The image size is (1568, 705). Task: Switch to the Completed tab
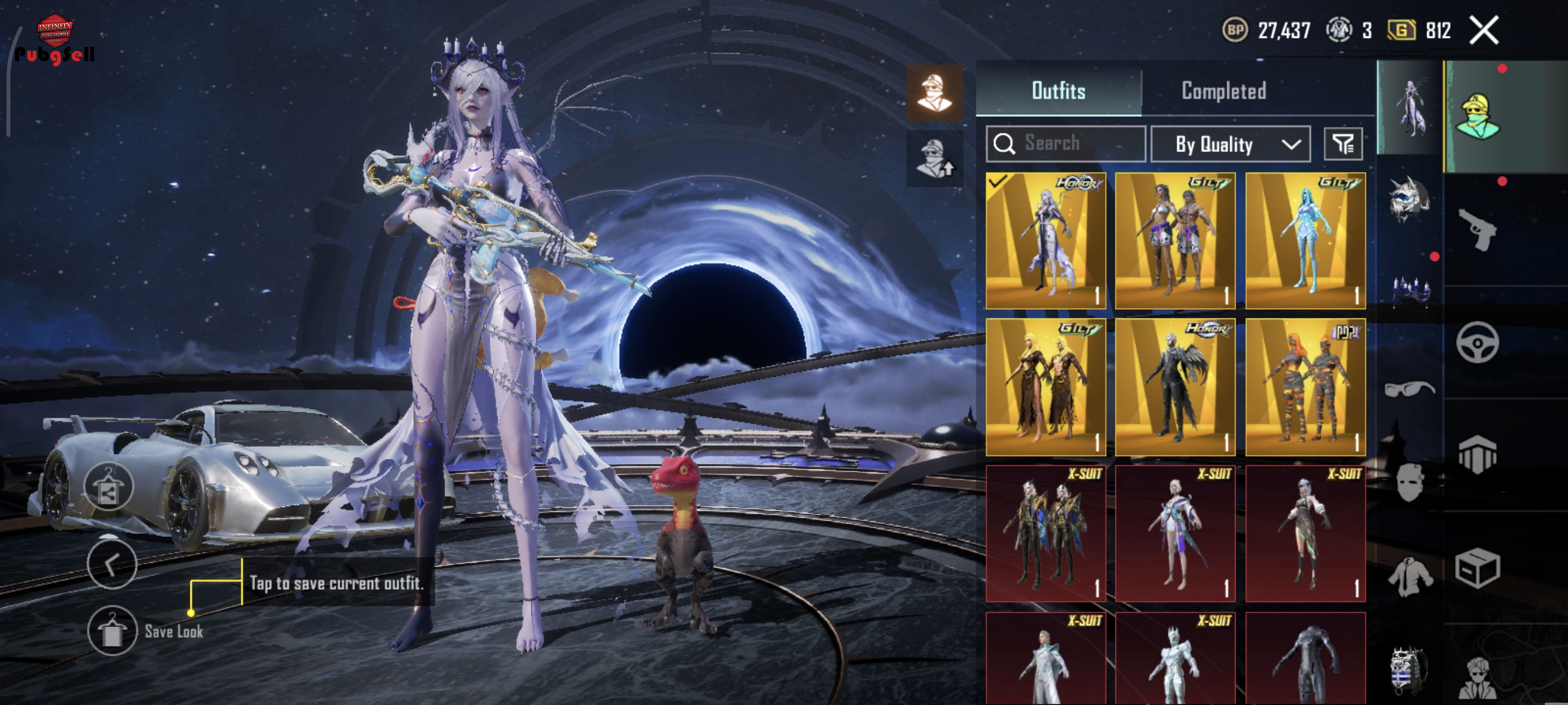tap(1223, 91)
